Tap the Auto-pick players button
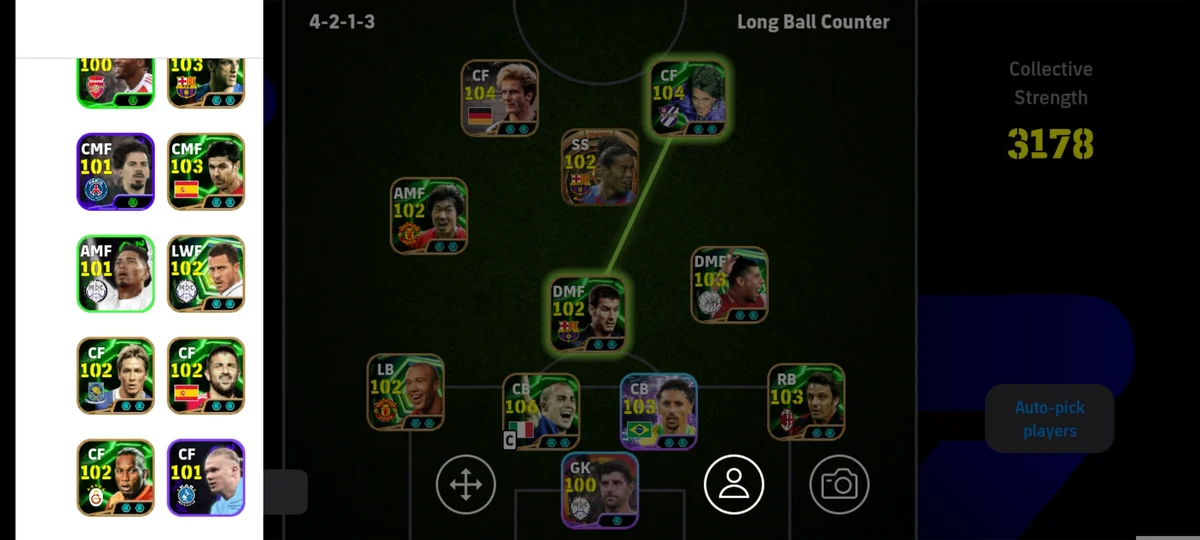Image resolution: width=1200 pixels, height=540 pixels. [1049, 419]
